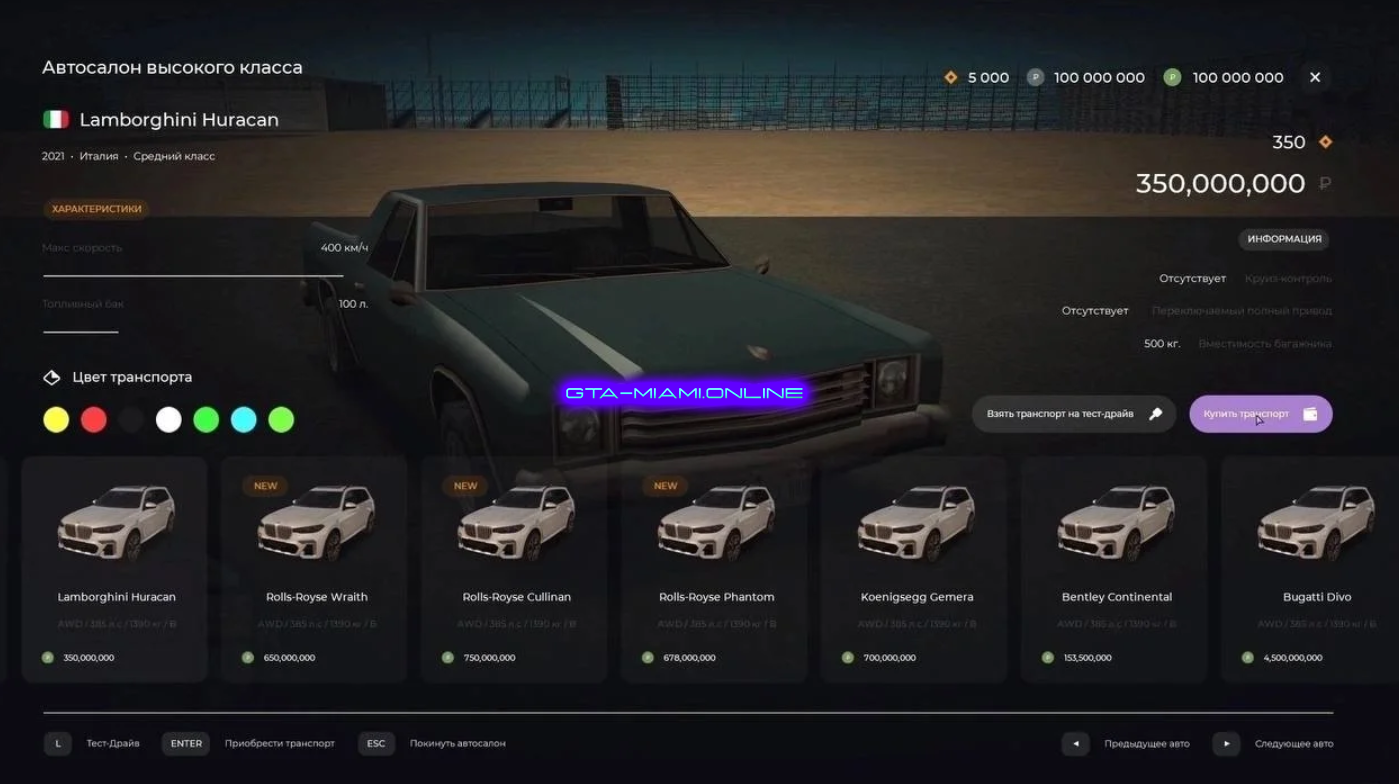Open the Rolls-Royse Cullinan card
Viewport: 1399px width, 784px height.
click(515, 570)
